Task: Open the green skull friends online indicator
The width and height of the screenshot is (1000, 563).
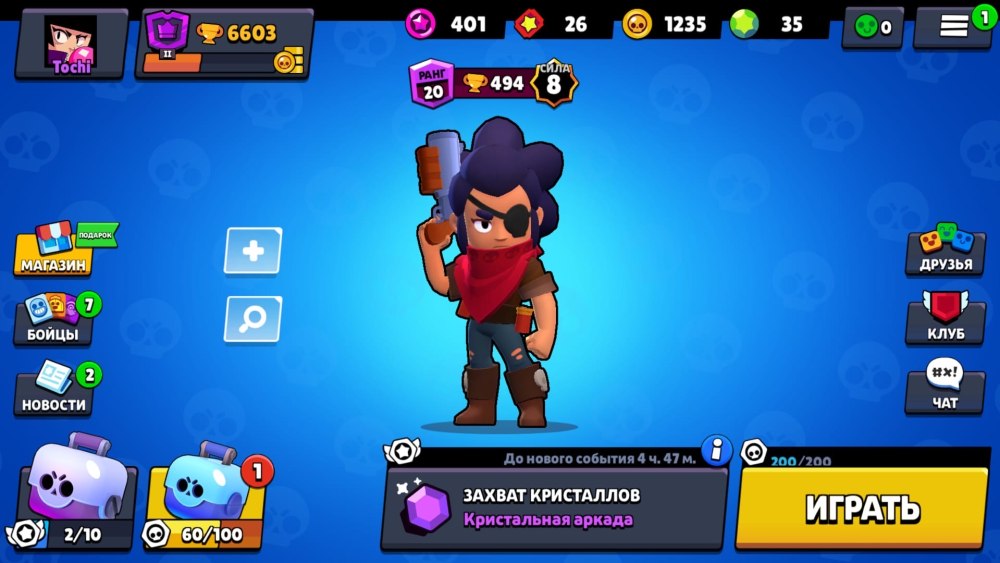Action: (873, 28)
